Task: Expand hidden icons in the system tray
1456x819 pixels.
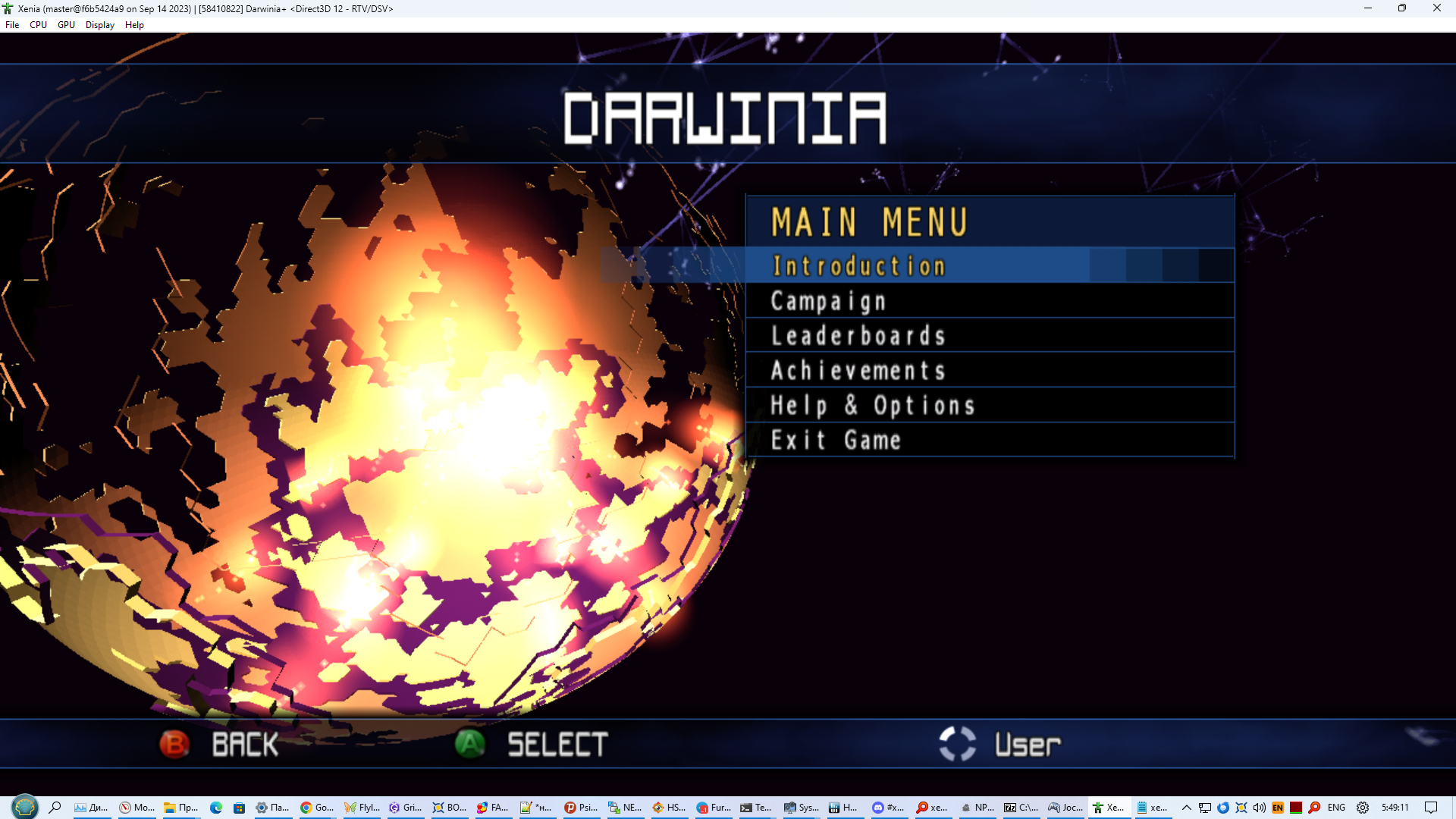Action: 1188,807
